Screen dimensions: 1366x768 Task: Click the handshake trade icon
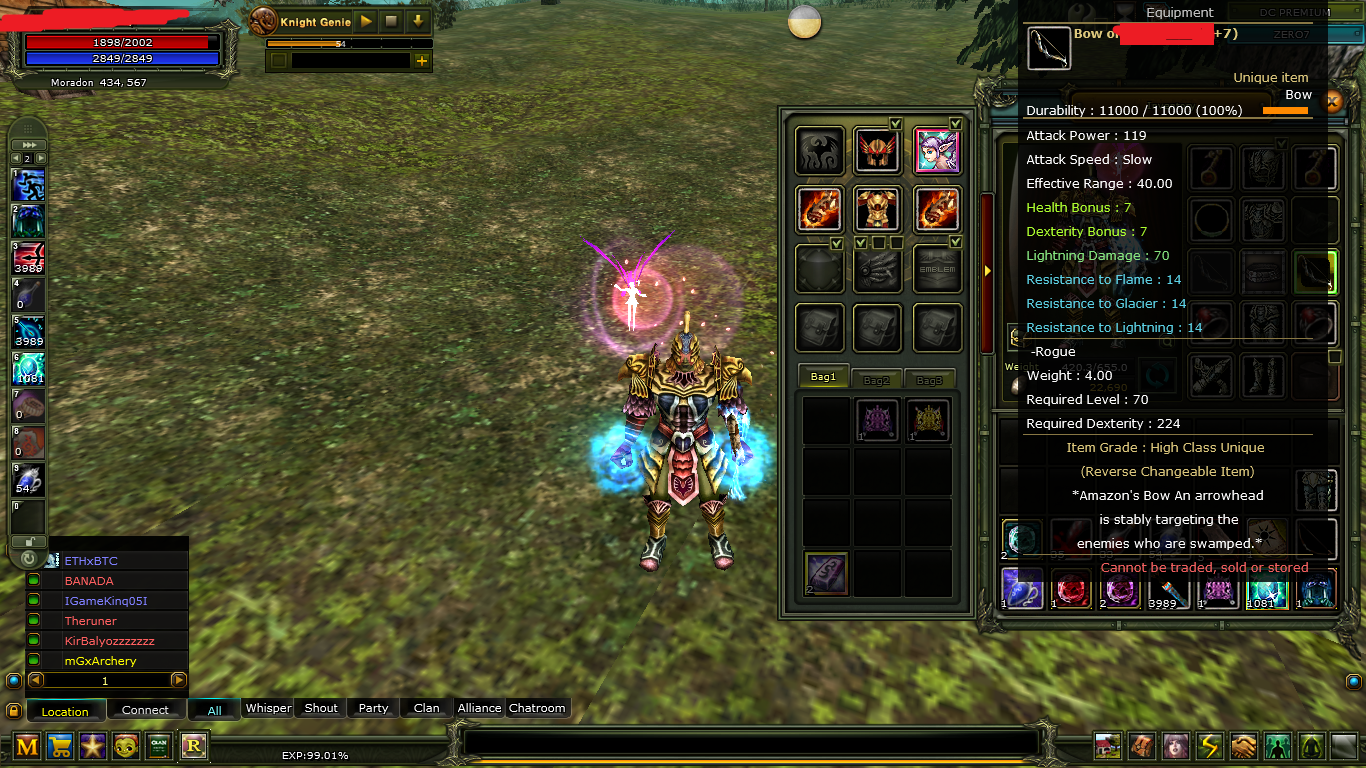click(1243, 746)
